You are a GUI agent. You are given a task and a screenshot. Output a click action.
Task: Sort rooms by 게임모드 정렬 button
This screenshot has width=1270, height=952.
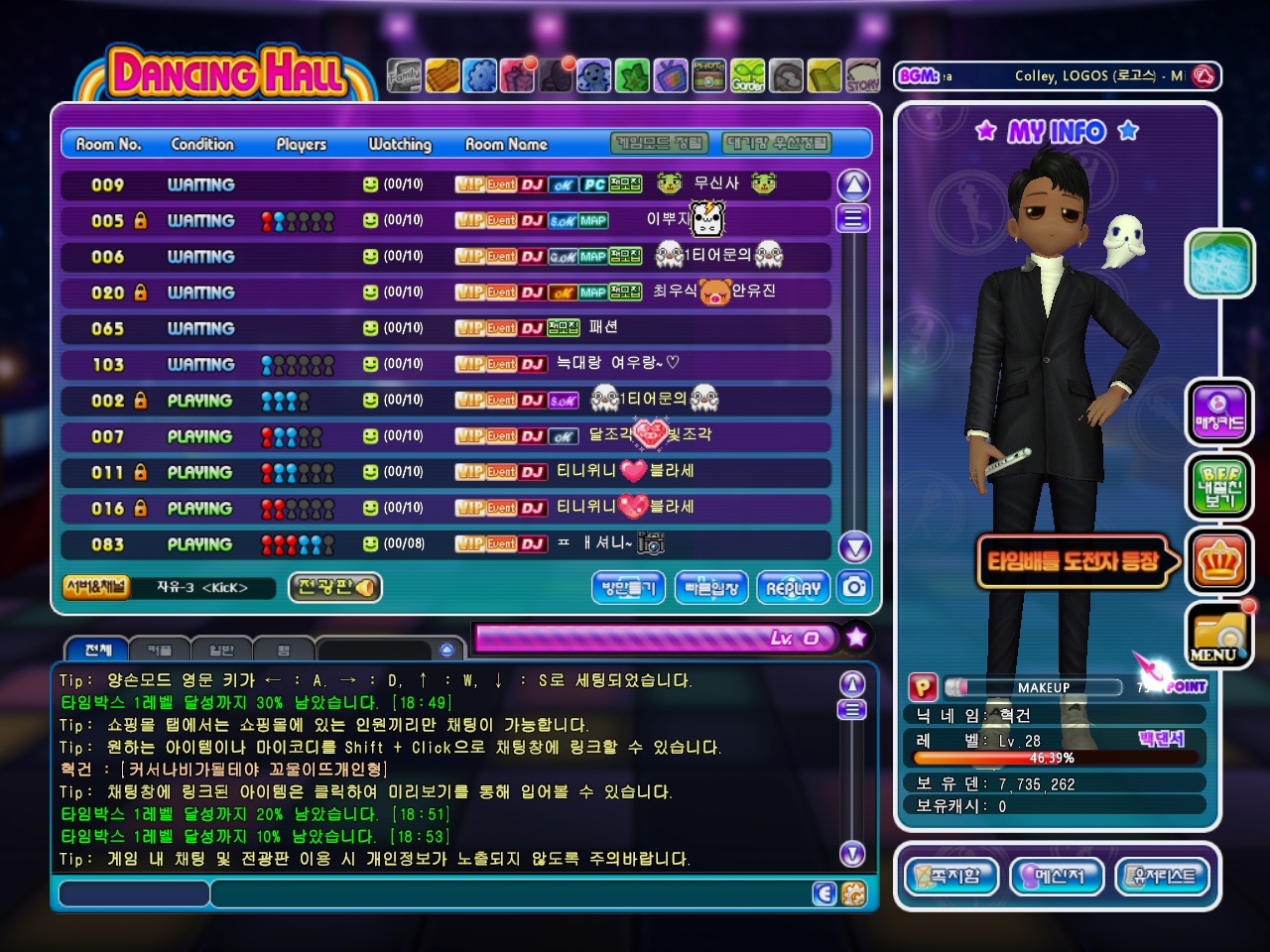tap(660, 144)
